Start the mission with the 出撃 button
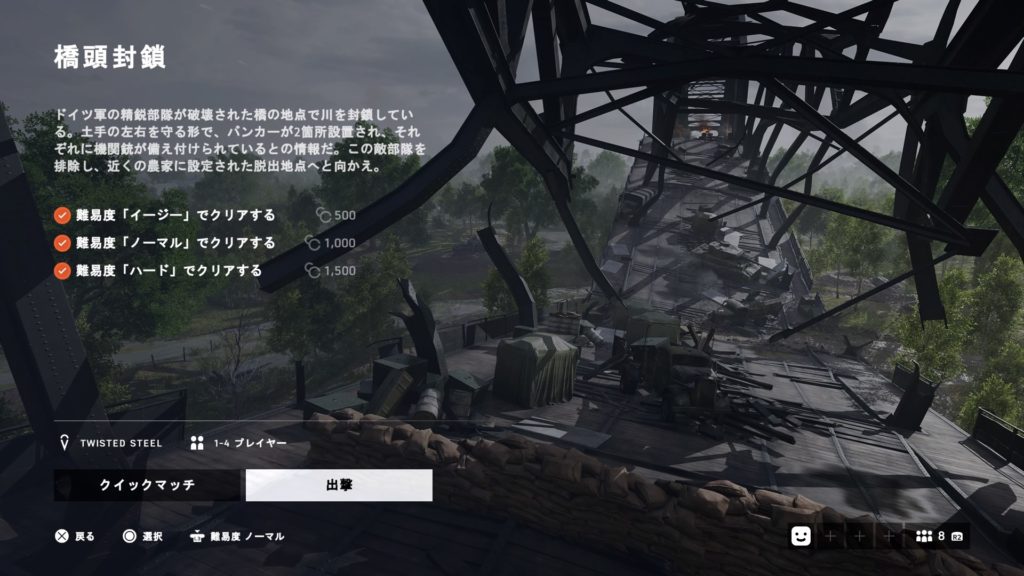This screenshot has width=1024, height=576. pyautogui.click(x=339, y=485)
